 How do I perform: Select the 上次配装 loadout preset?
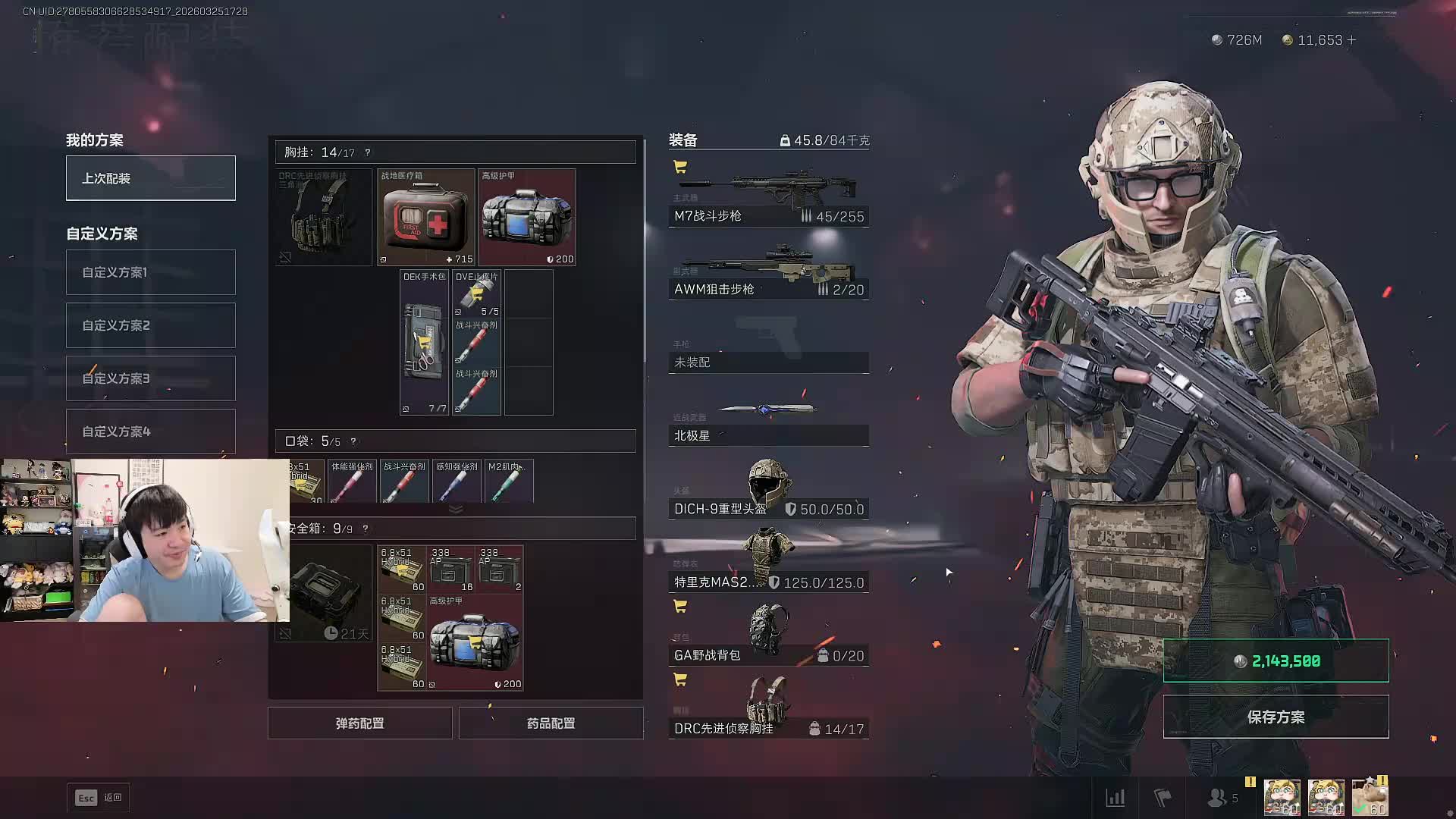pyautogui.click(x=150, y=178)
